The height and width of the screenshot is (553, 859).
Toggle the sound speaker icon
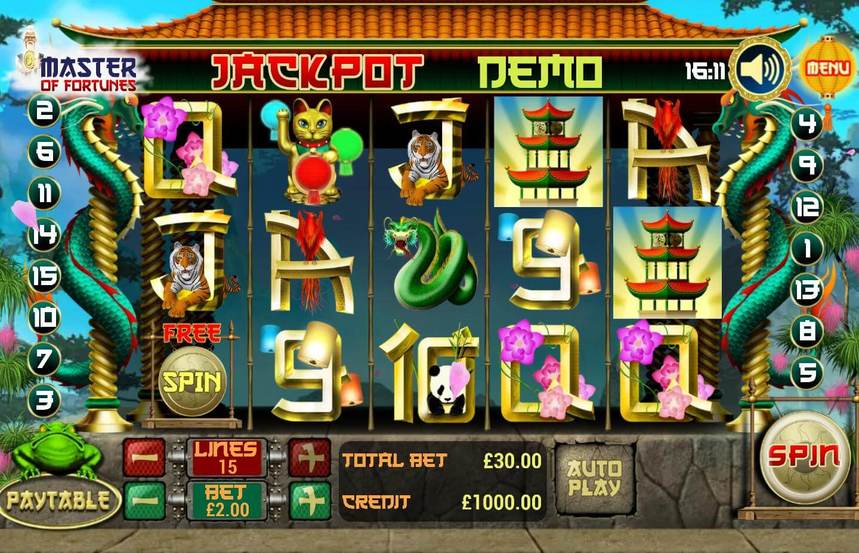tap(759, 69)
